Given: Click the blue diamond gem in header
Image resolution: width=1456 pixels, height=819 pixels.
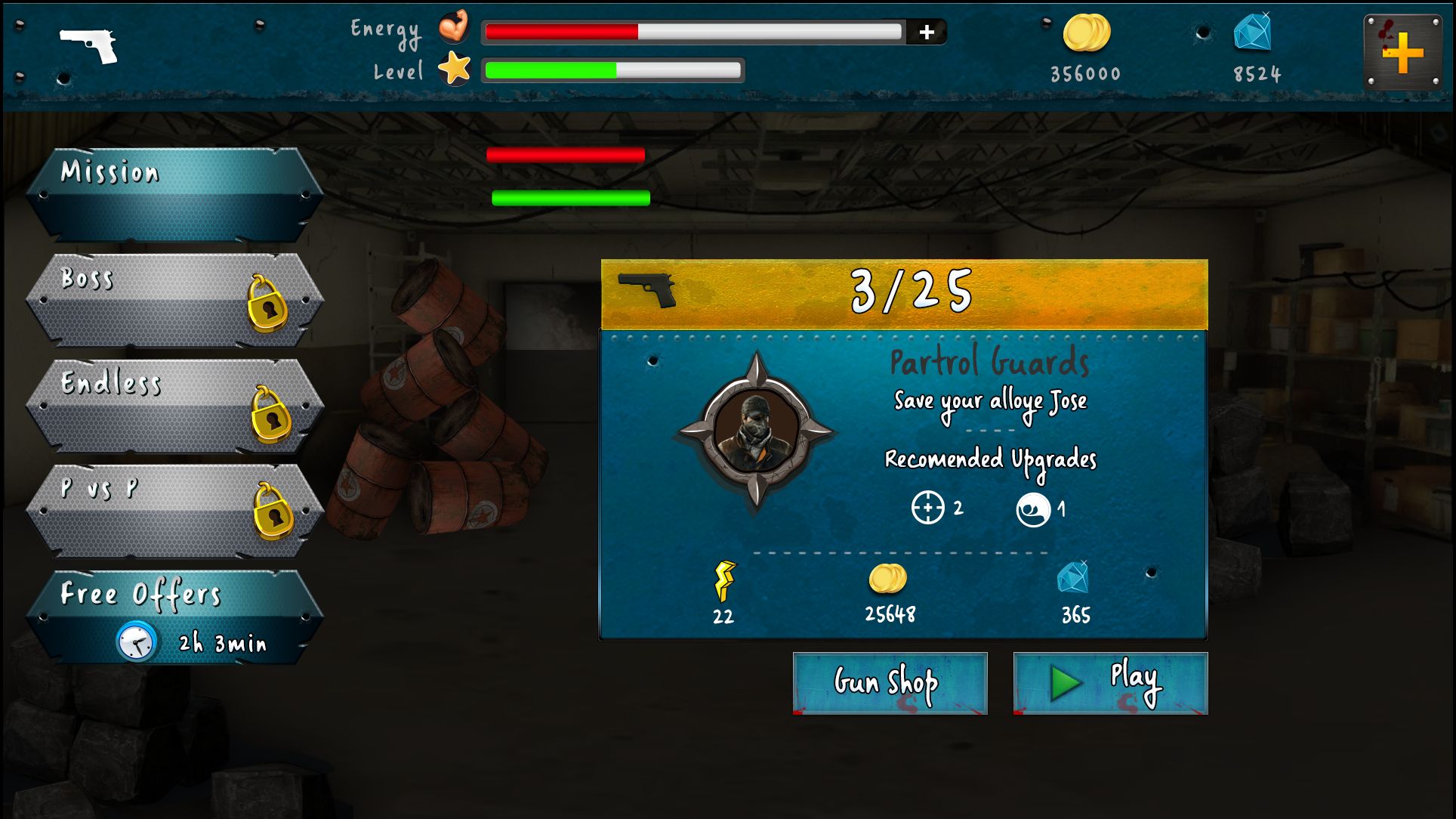Looking at the screenshot, I should pyautogui.click(x=1253, y=33).
